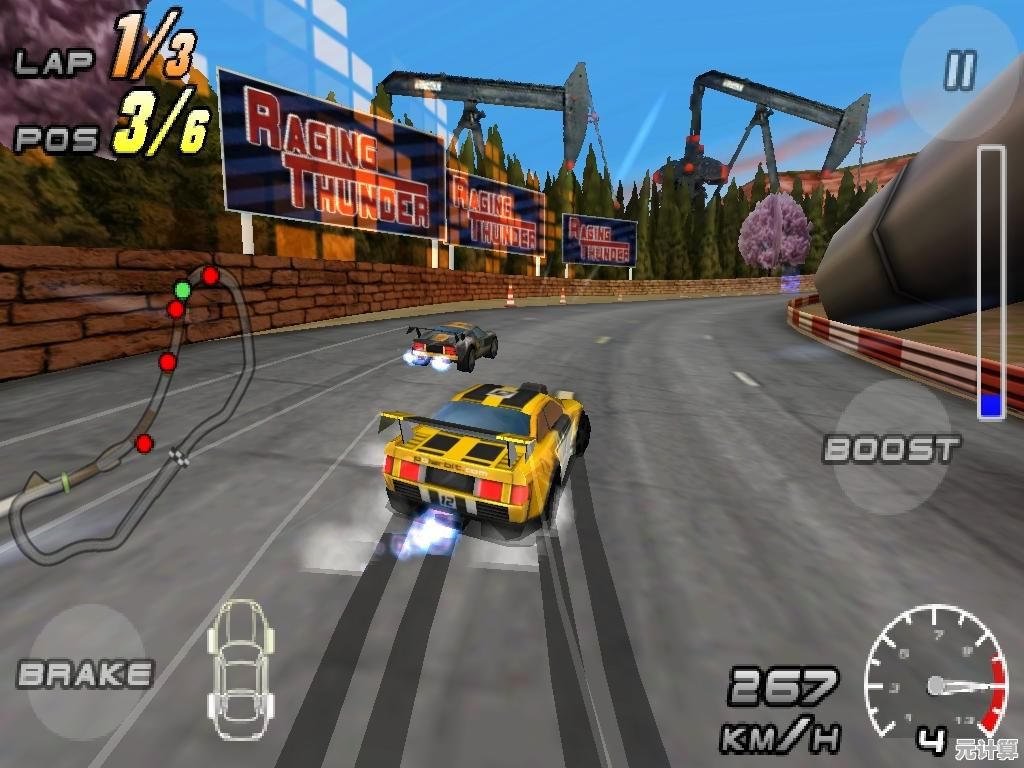Screen dimensions: 1024x768
Task: Tap the BOOST button
Action: tap(891, 448)
